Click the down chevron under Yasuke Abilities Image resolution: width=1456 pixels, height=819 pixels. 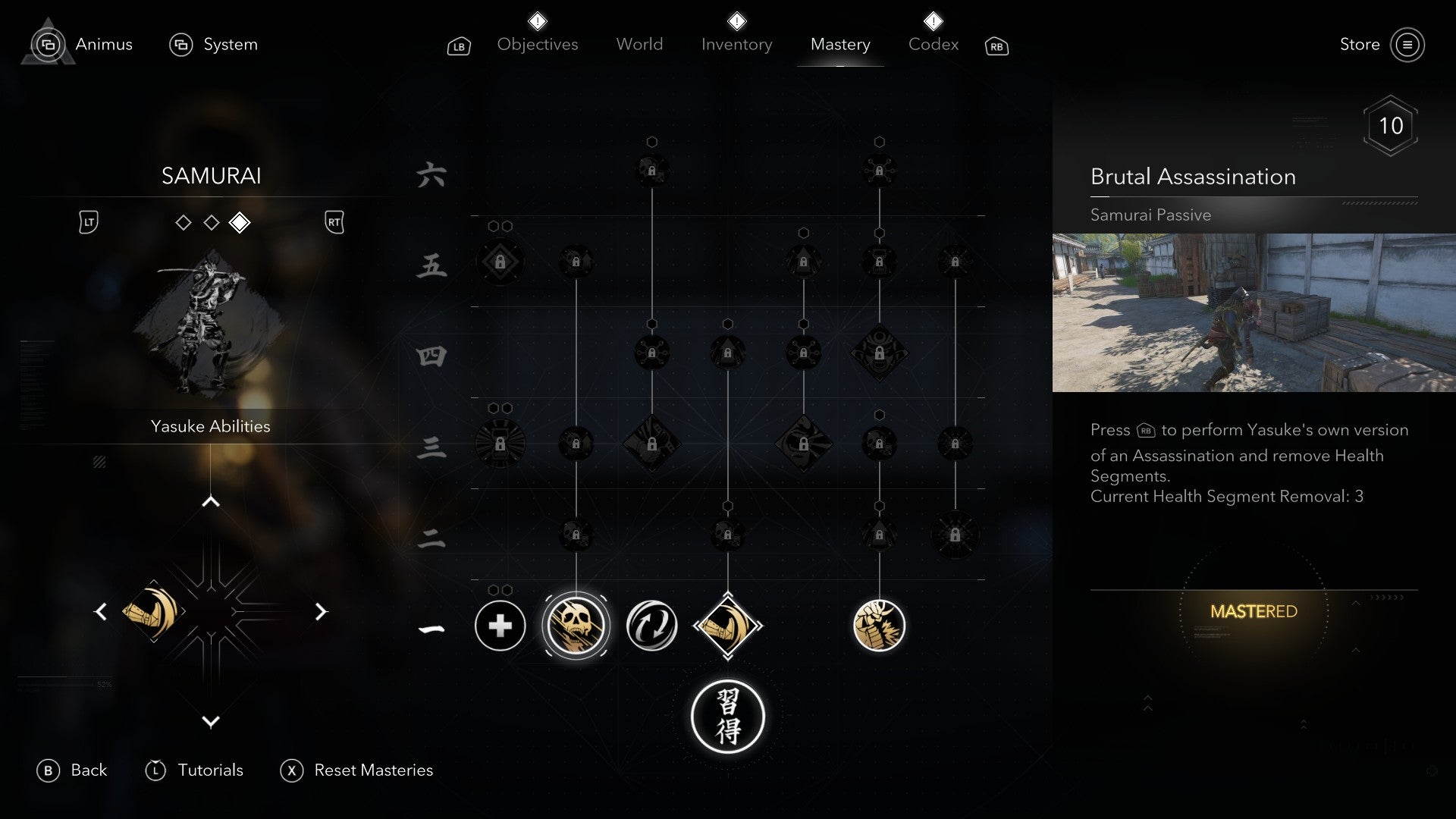coord(211,723)
